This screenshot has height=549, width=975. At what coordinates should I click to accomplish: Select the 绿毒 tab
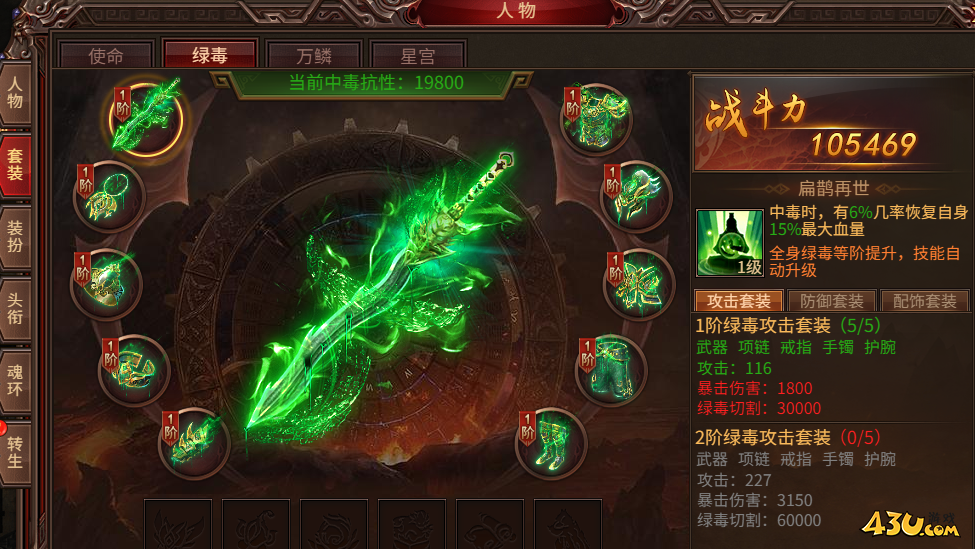[210, 55]
